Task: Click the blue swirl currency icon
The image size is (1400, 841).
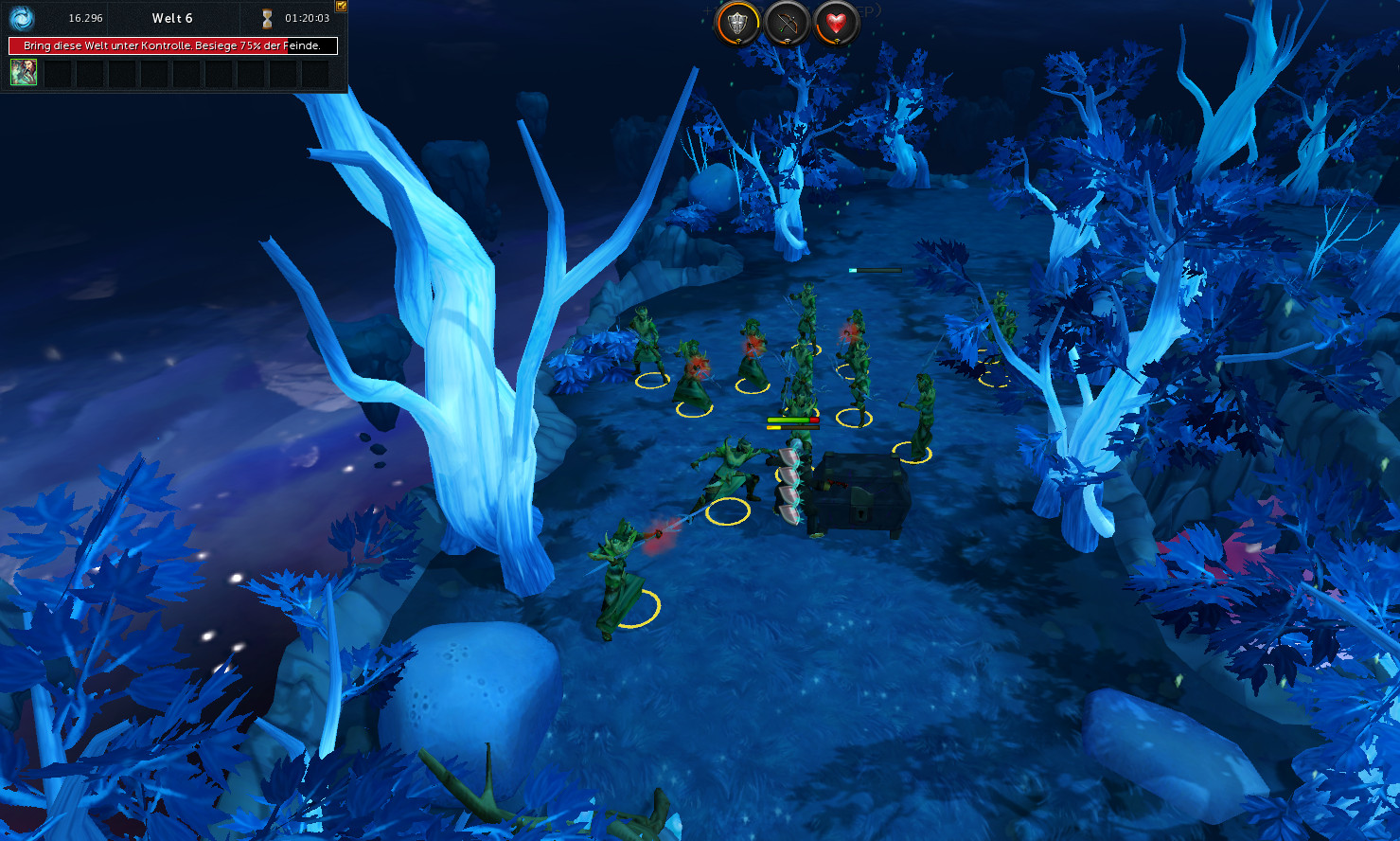Action: [22, 18]
